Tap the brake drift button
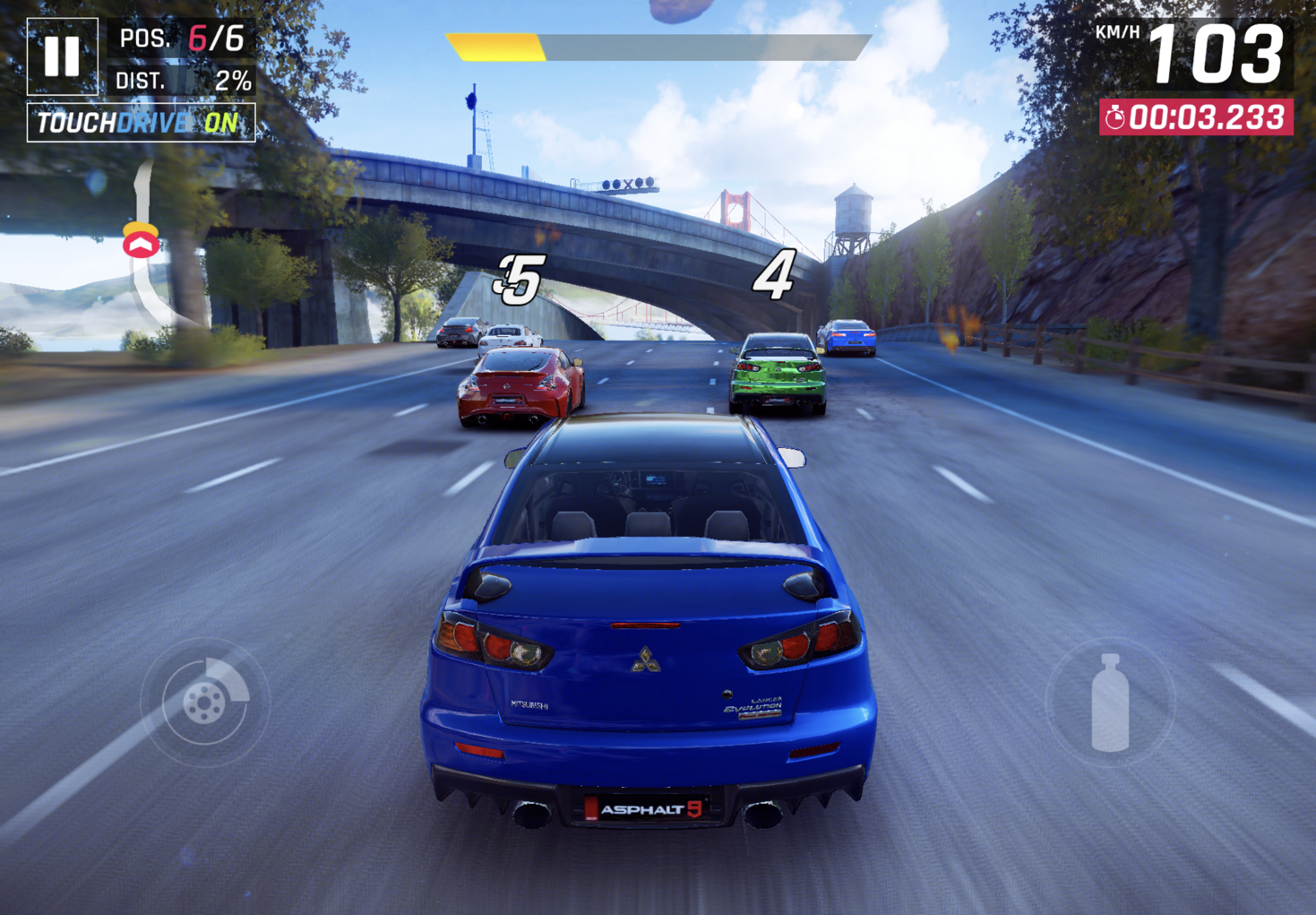Viewport: 1316px width, 915px height. click(x=205, y=703)
